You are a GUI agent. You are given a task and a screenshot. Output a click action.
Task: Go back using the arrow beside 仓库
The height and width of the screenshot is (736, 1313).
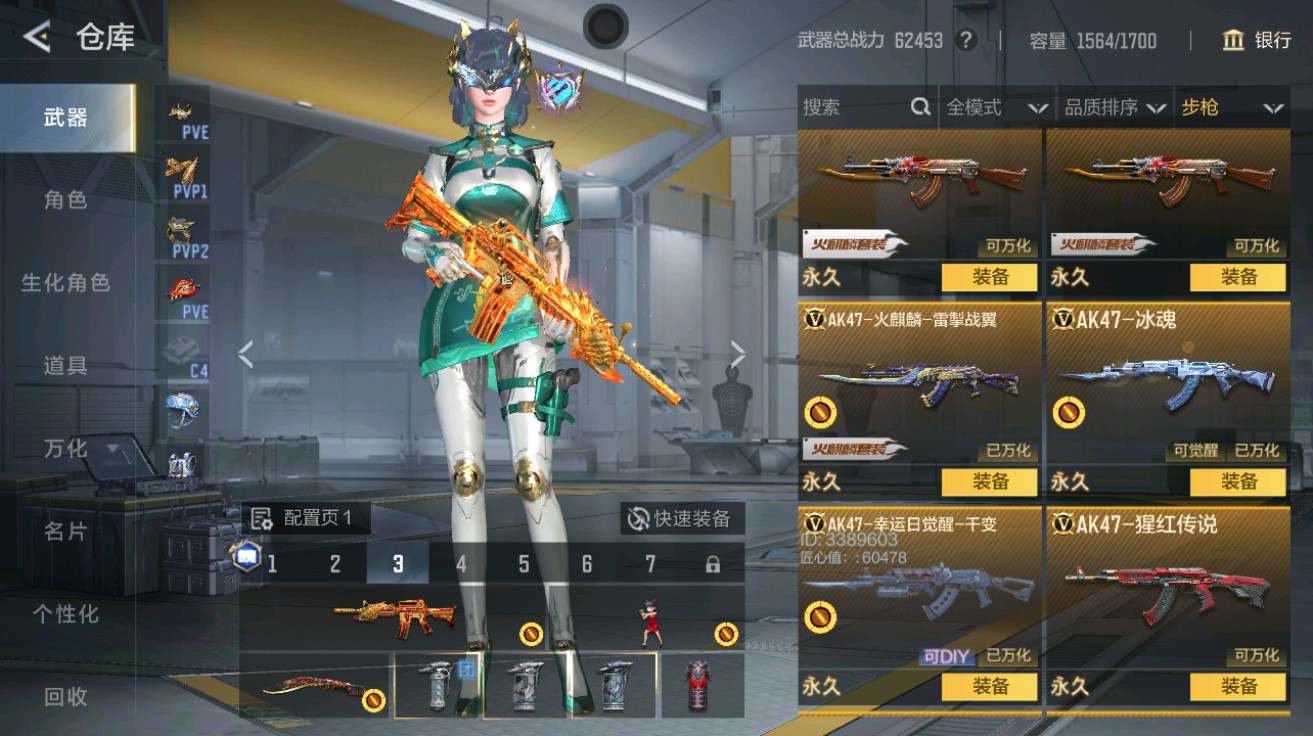(x=37, y=38)
